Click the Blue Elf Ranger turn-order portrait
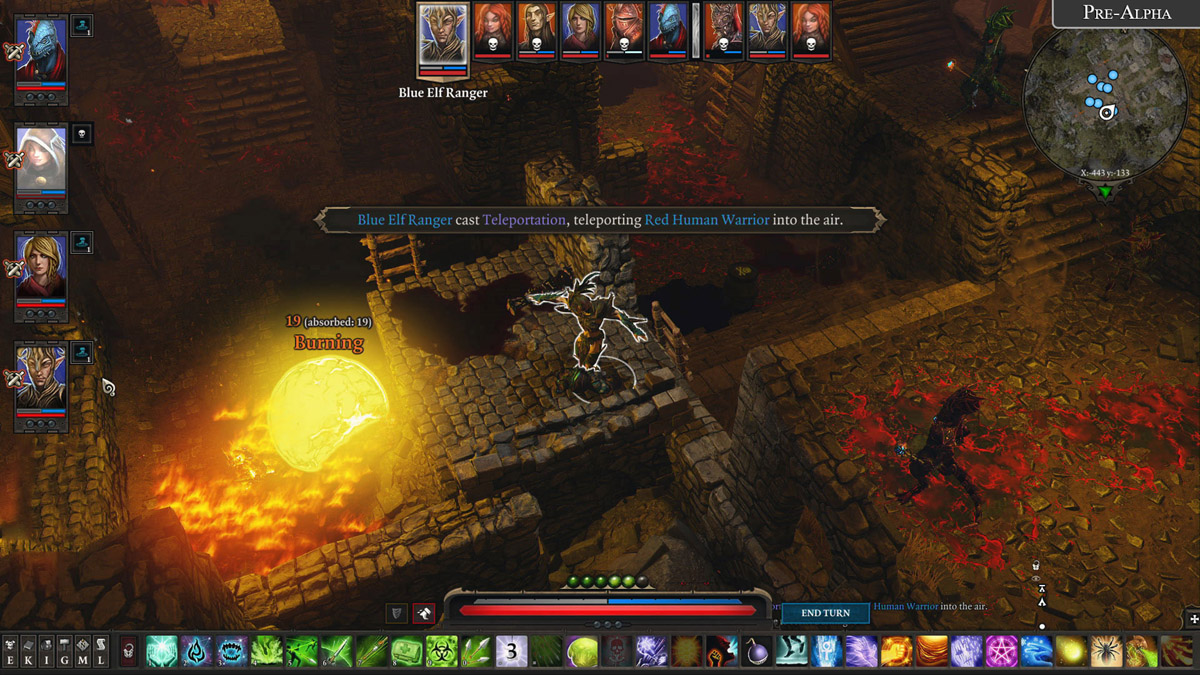The height and width of the screenshot is (675, 1200). pyautogui.click(x=443, y=39)
